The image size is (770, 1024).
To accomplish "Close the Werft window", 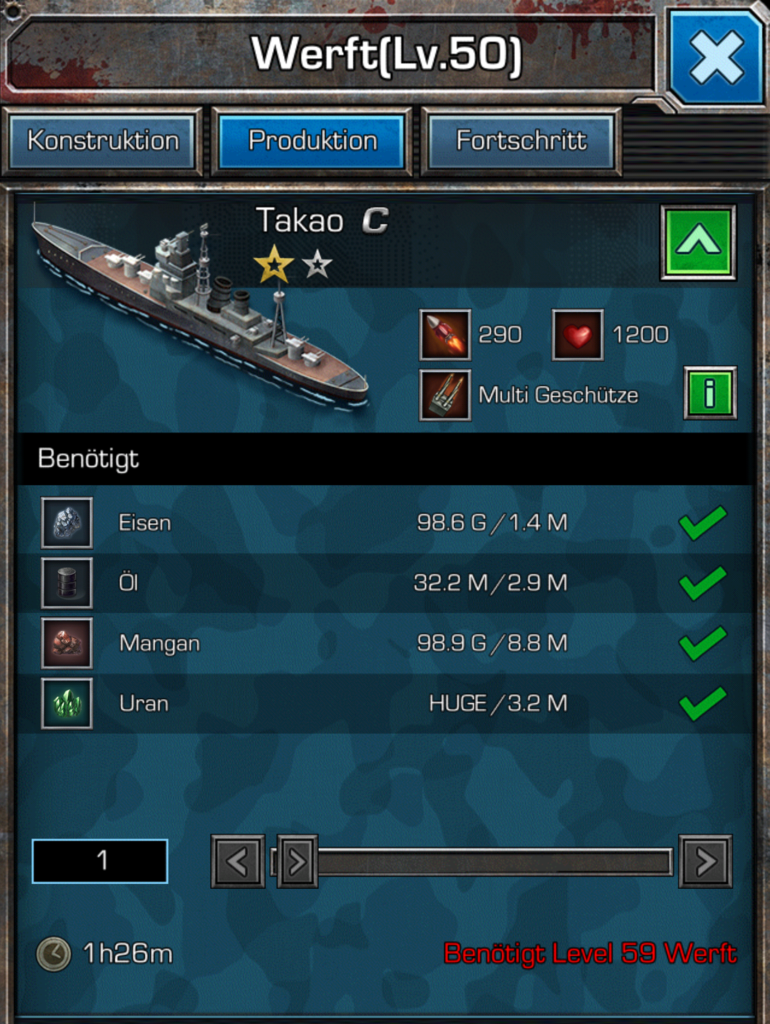I will pos(716,57).
